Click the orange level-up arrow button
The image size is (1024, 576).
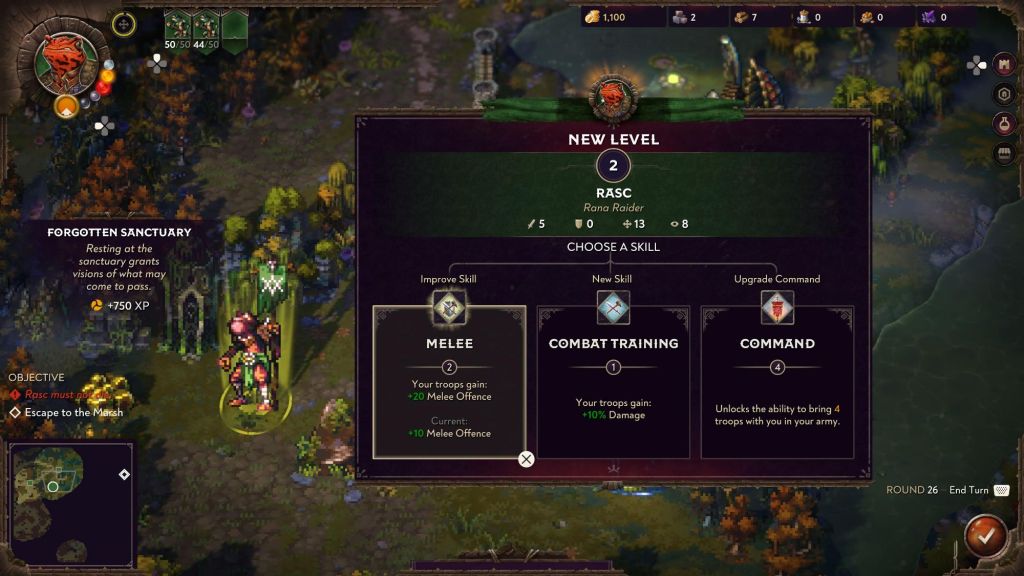click(66, 105)
